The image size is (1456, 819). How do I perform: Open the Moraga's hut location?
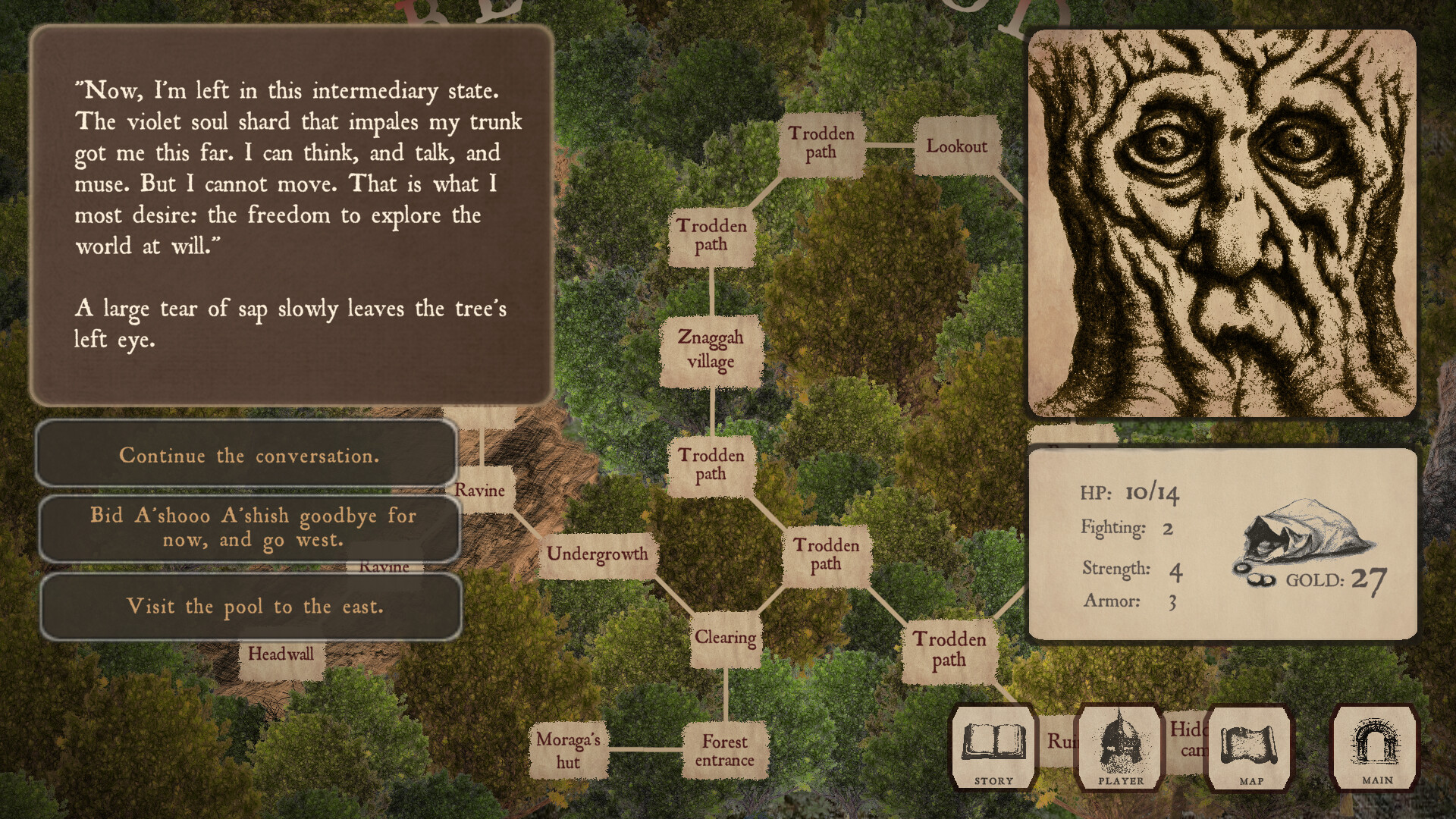(x=567, y=751)
